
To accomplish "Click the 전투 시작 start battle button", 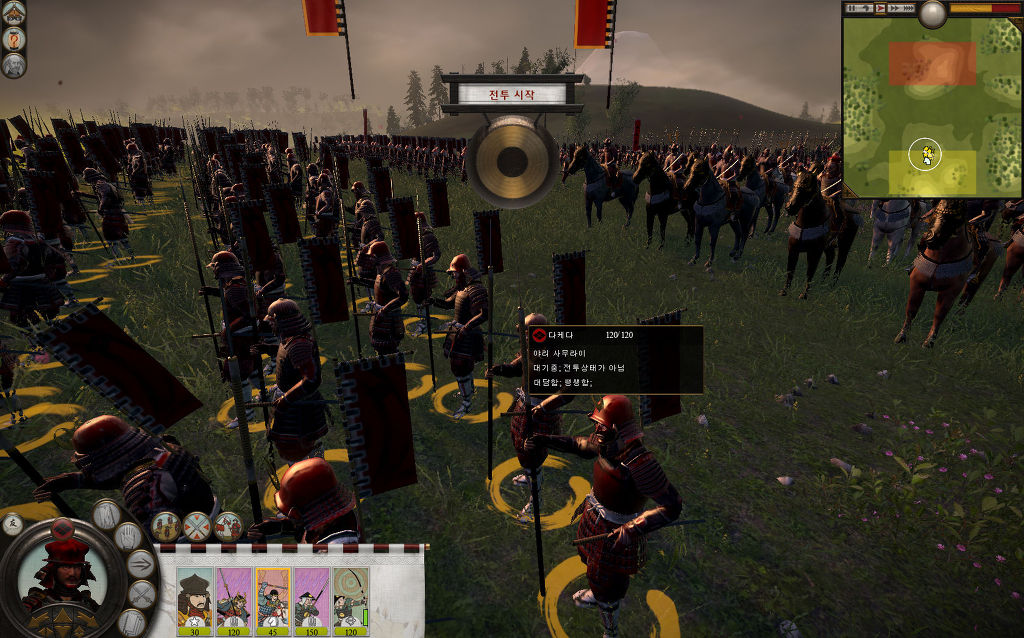I will pyautogui.click(x=511, y=95).
